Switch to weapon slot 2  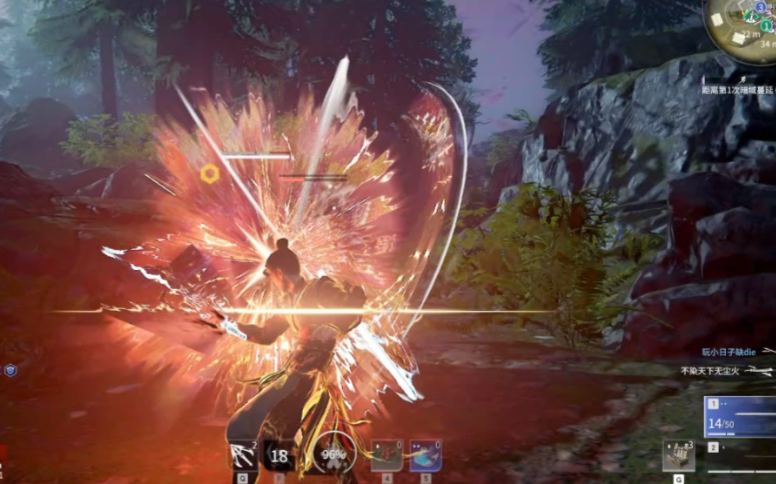(741, 447)
